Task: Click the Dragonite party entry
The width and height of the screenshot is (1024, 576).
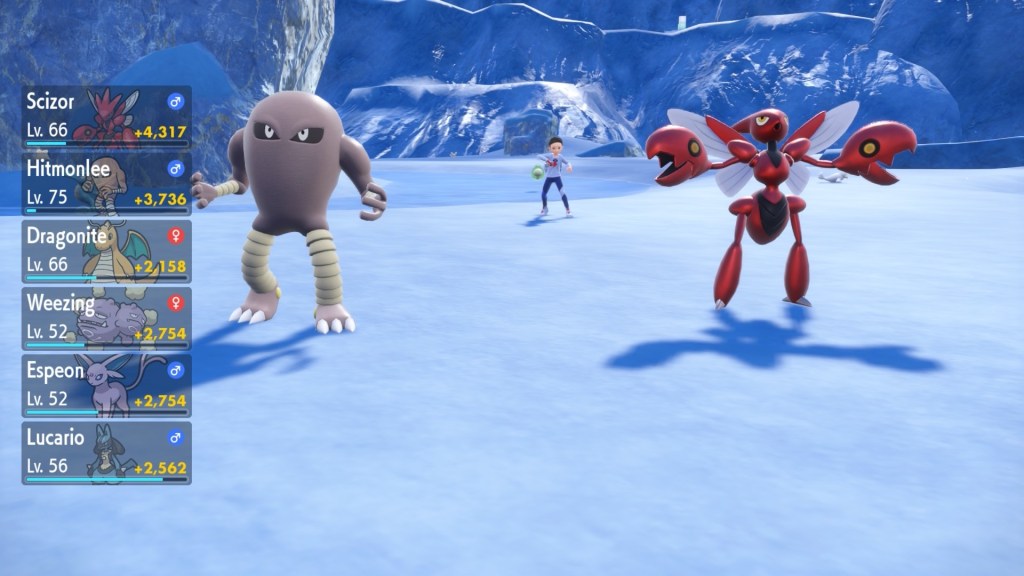Action: (x=106, y=251)
